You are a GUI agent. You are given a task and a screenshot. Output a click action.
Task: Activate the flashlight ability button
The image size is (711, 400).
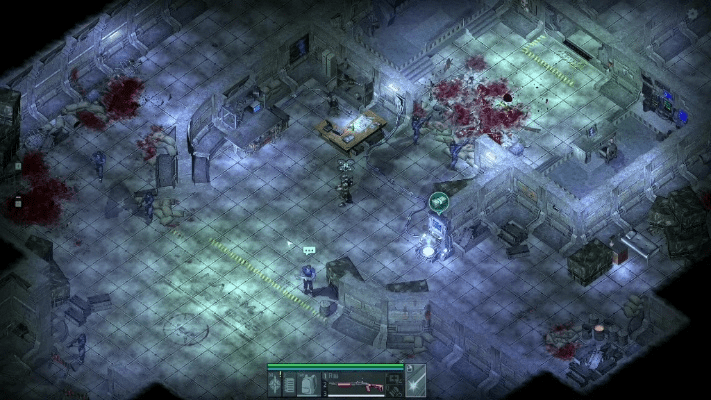pyautogui.click(x=414, y=383)
